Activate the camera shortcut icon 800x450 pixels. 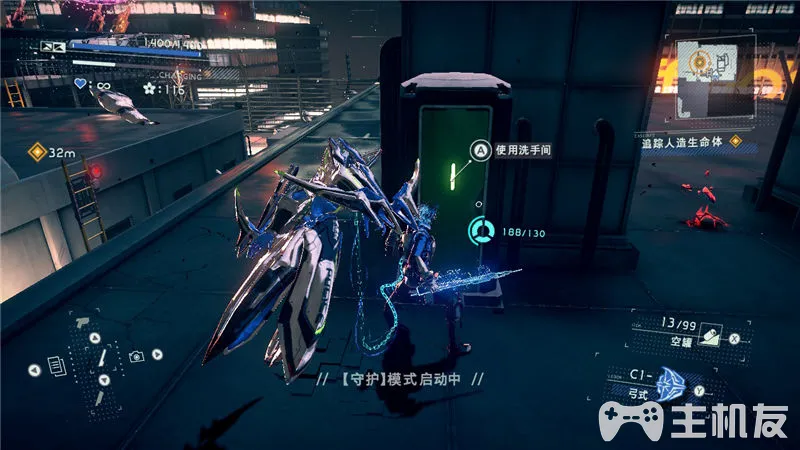point(136,356)
